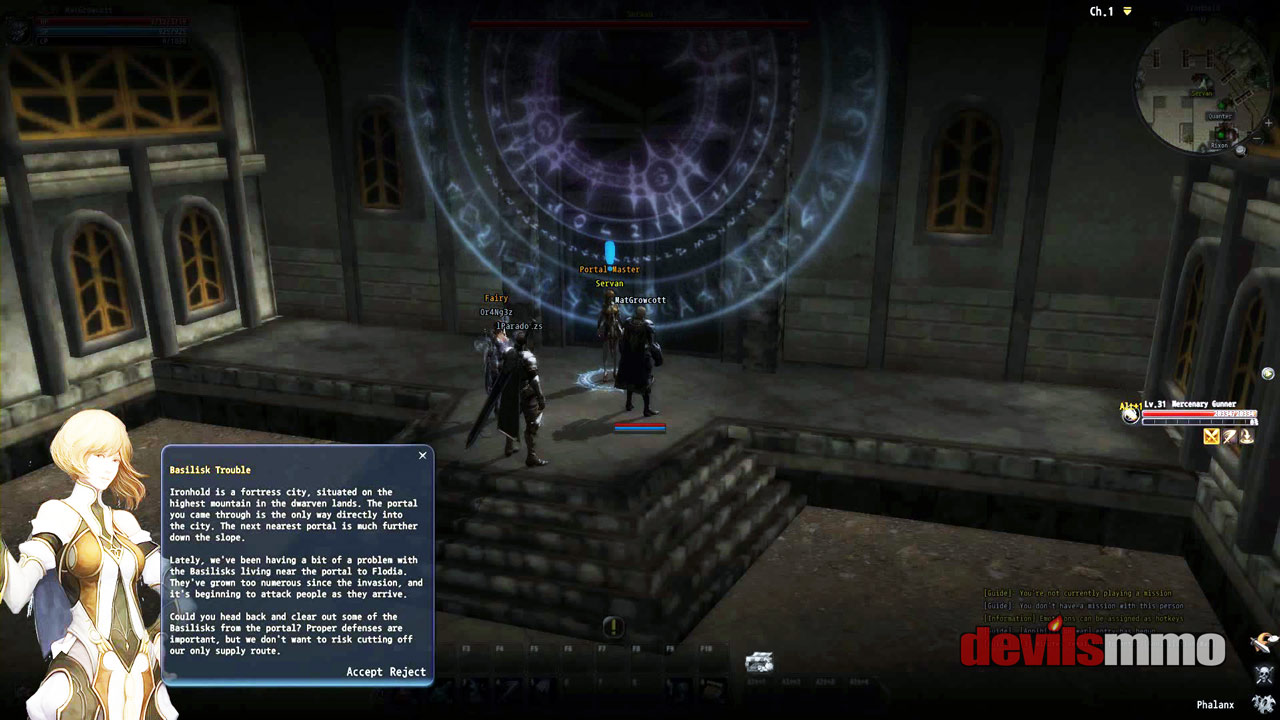
Task: Click the crossed swords mercenary command icon
Action: [1211, 436]
